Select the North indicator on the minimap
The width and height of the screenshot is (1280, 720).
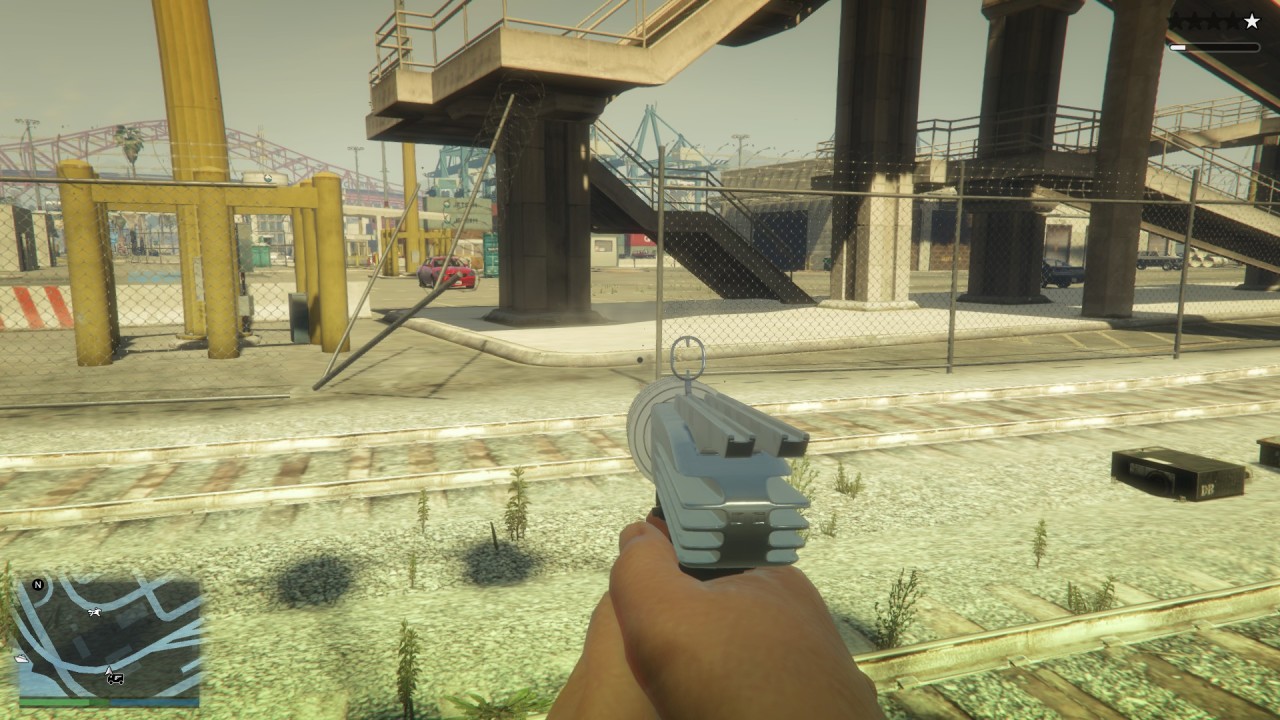(x=38, y=586)
